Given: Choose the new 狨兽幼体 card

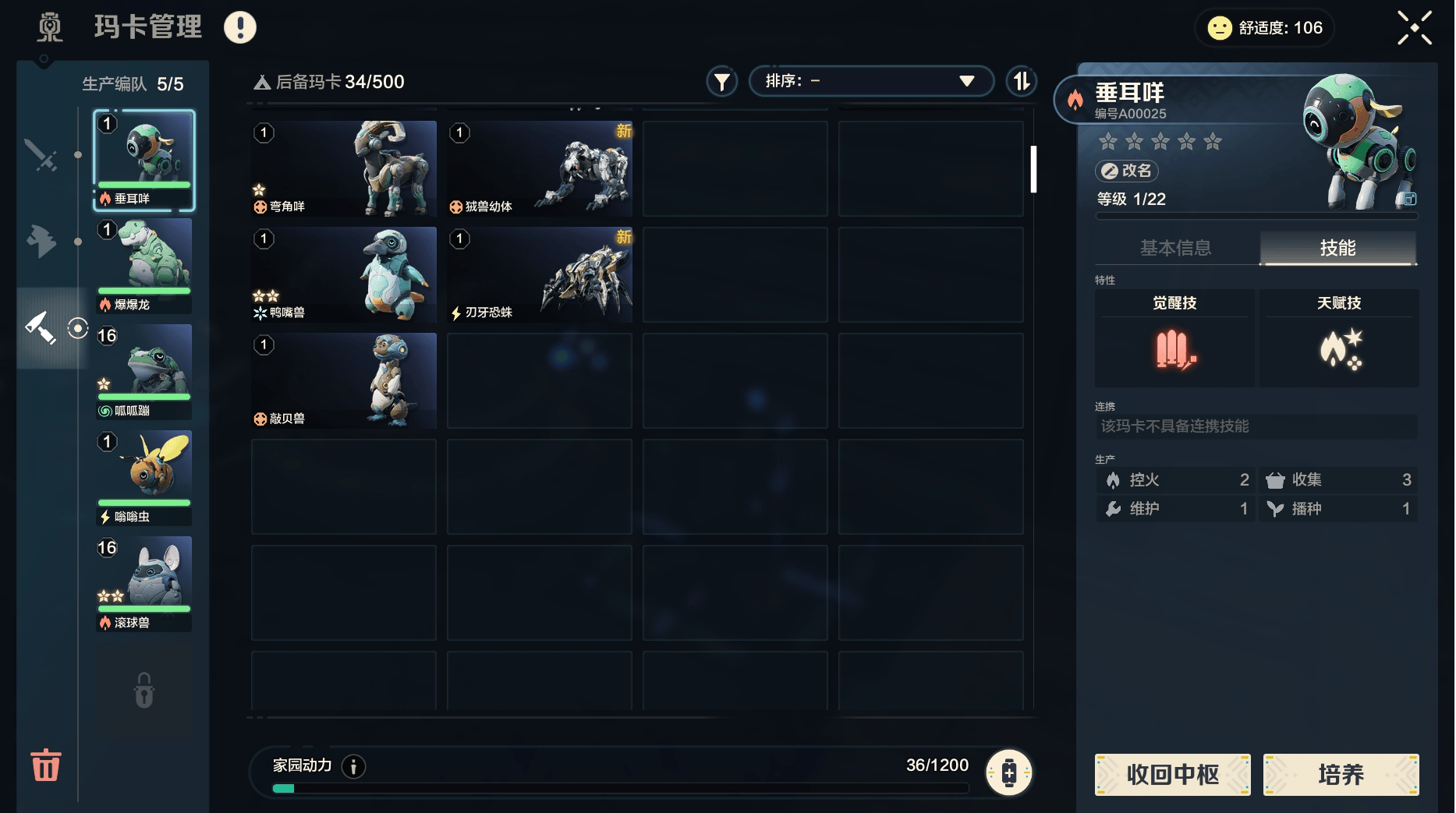Looking at the screenshot, I should click(x=540, y=168).
